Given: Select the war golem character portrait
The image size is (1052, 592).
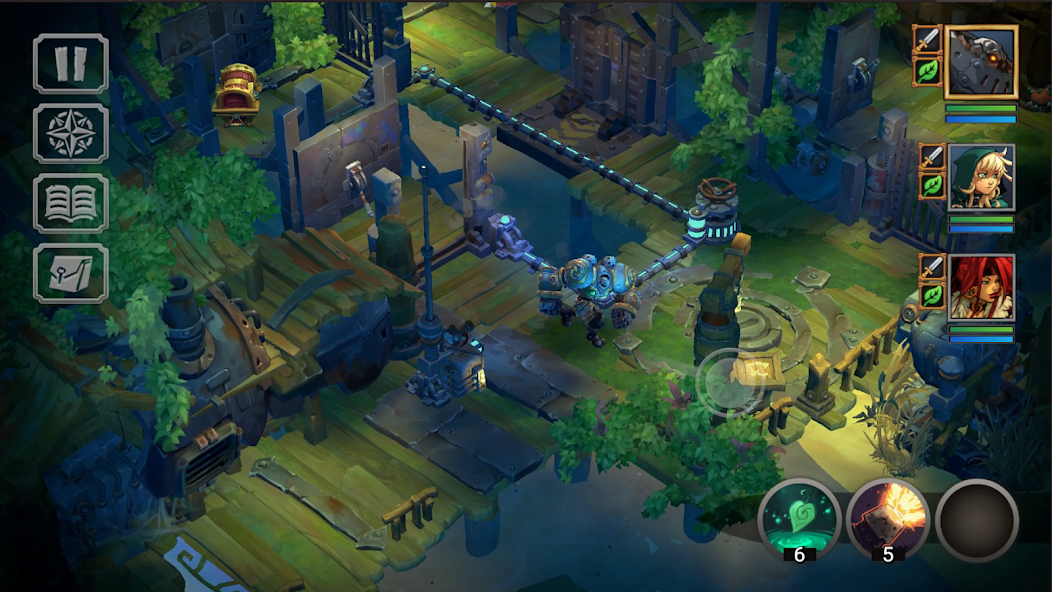Looking at the screenshot, I should (980, 61).
